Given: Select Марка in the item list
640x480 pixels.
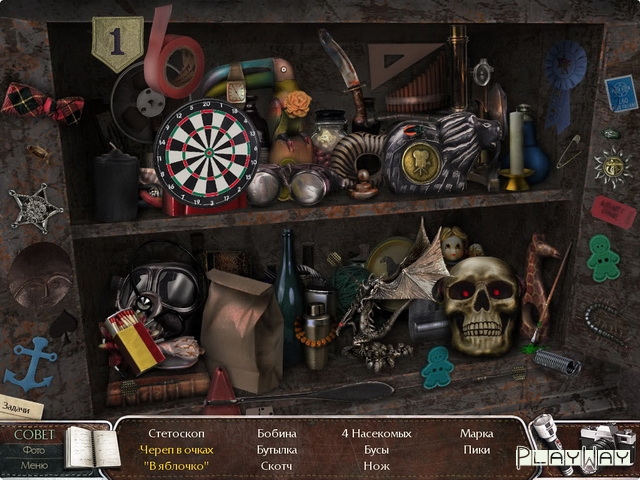Looking at the screenshot, I should (476, 434).
